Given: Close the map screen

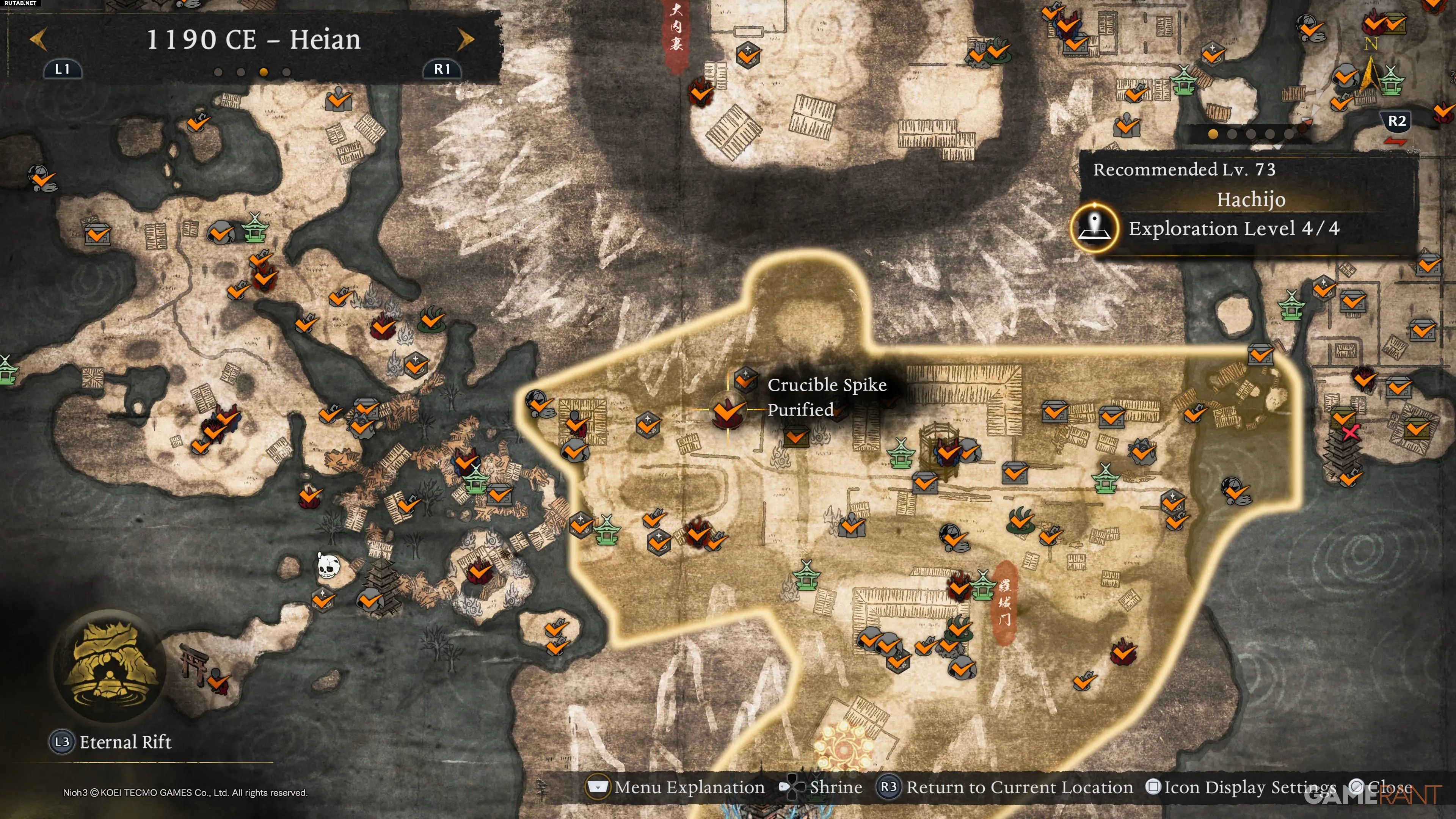Looking at the screenshot, I should (1381, 788).
